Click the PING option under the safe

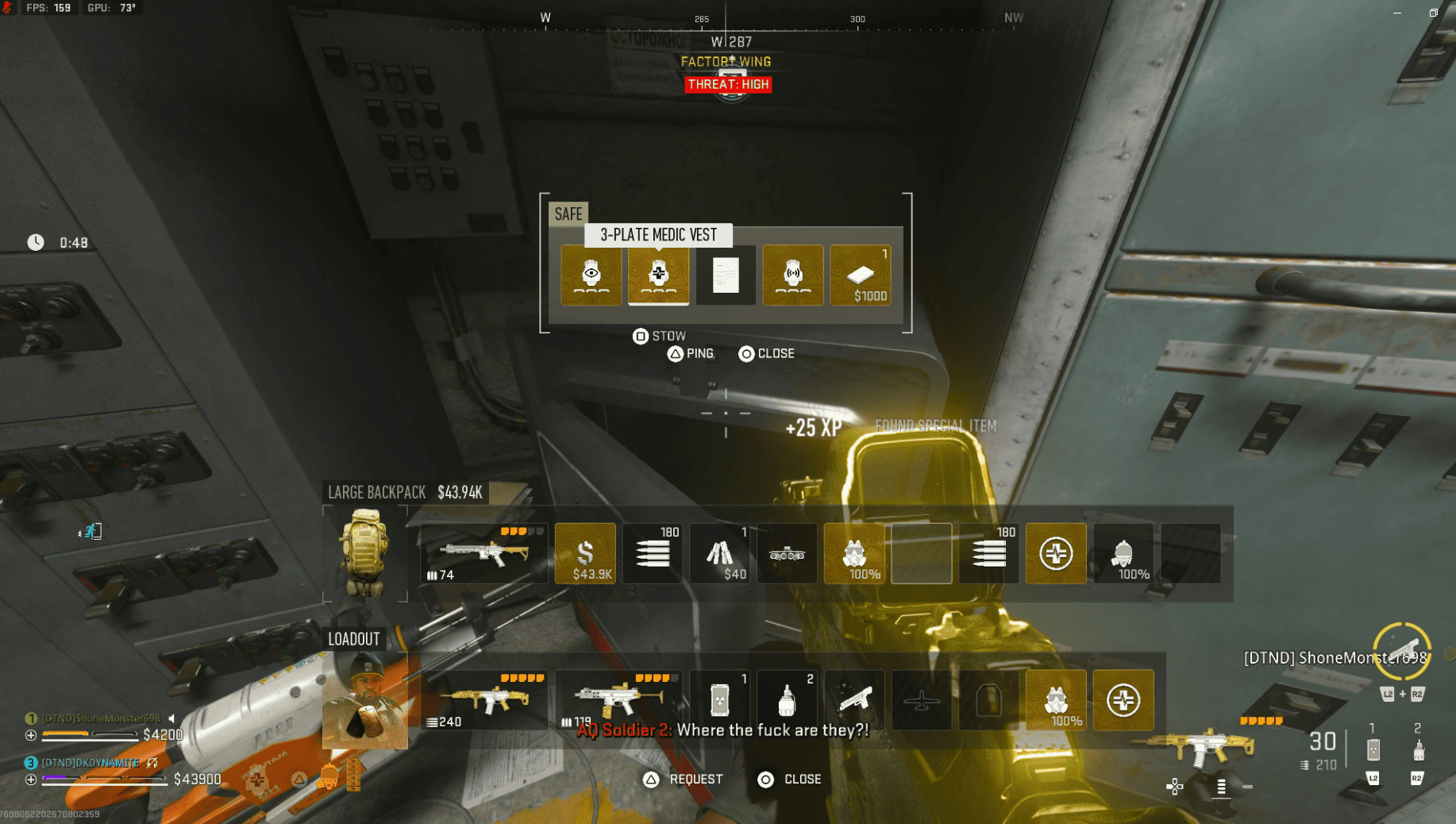690,353
